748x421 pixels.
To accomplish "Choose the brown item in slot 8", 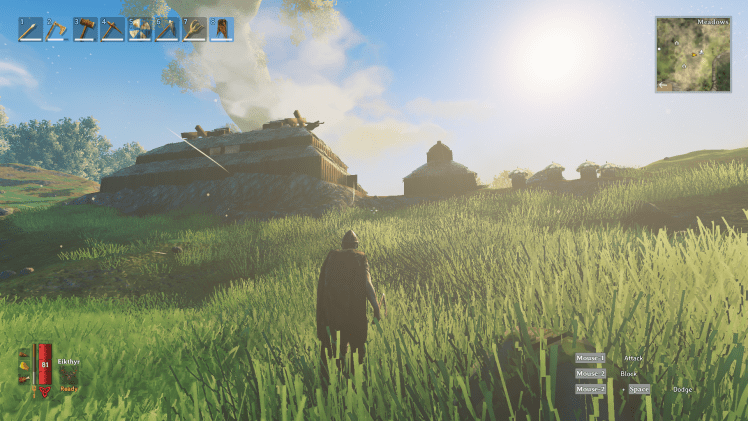I will click(x=220, y=29).
